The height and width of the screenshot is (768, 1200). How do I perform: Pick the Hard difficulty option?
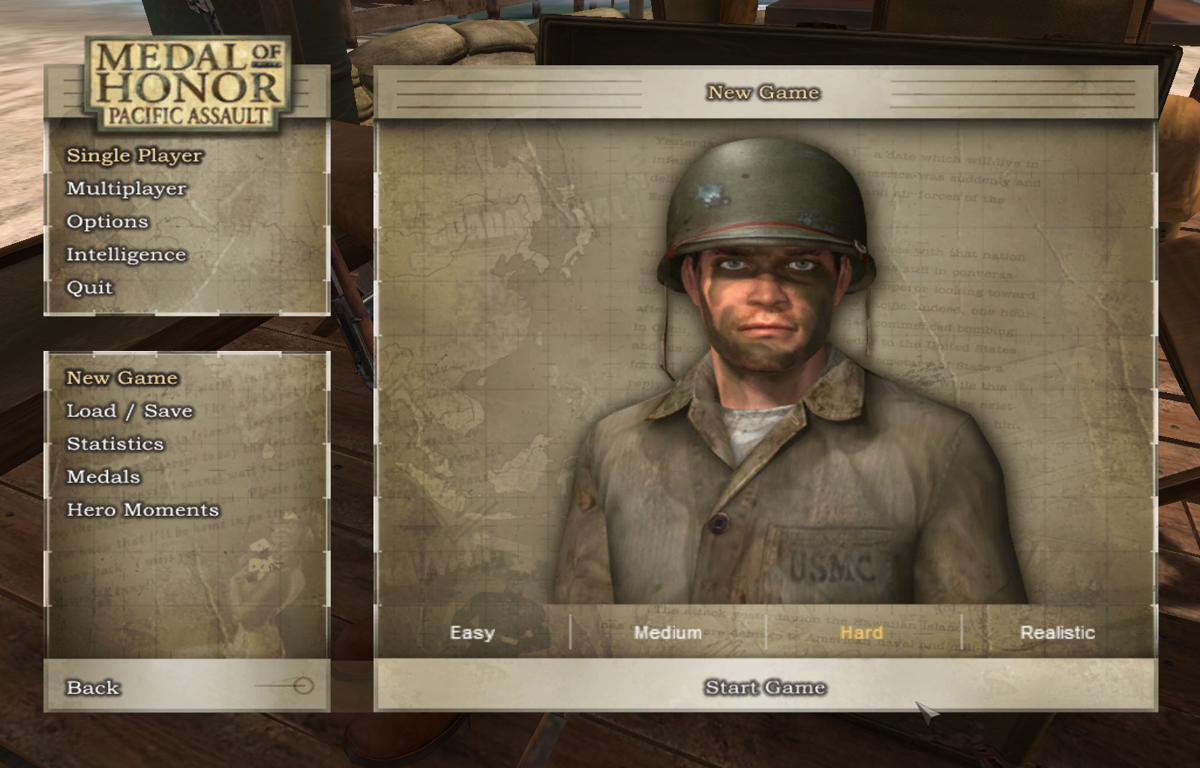point(861,633)
